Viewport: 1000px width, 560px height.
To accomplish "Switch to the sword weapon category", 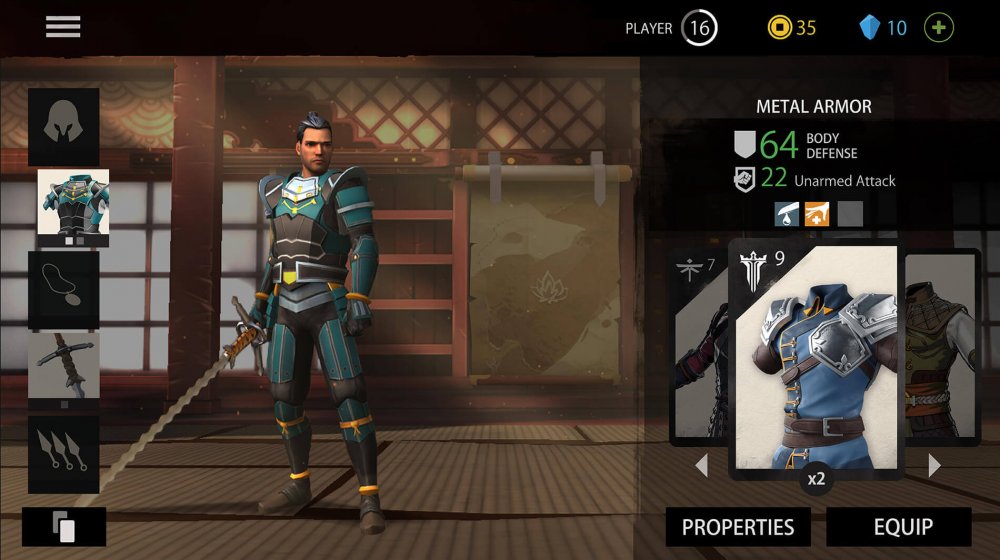I will tap(63, 366).
